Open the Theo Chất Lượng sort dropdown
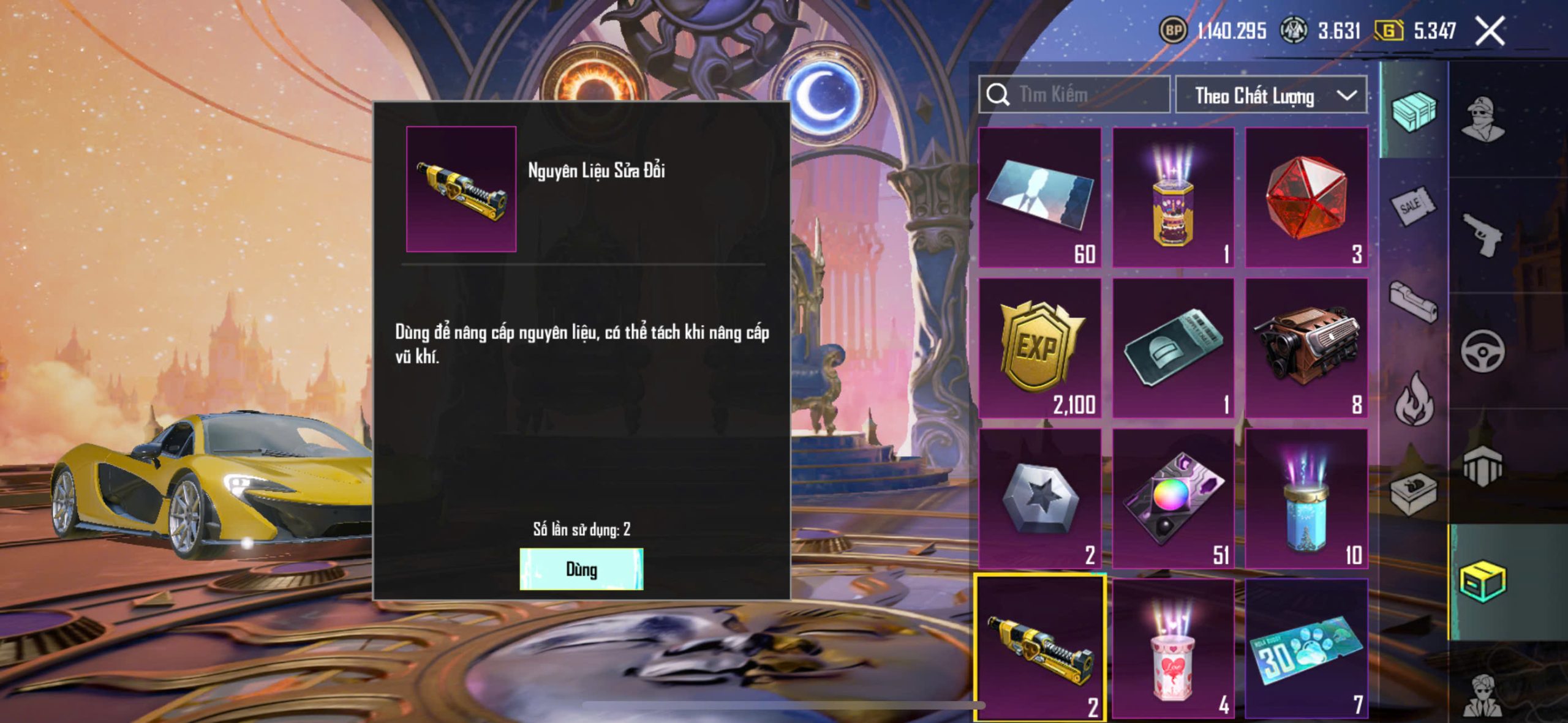Image resolution: width=1568 pixels, height=723 pixels. pos(1271,96)
